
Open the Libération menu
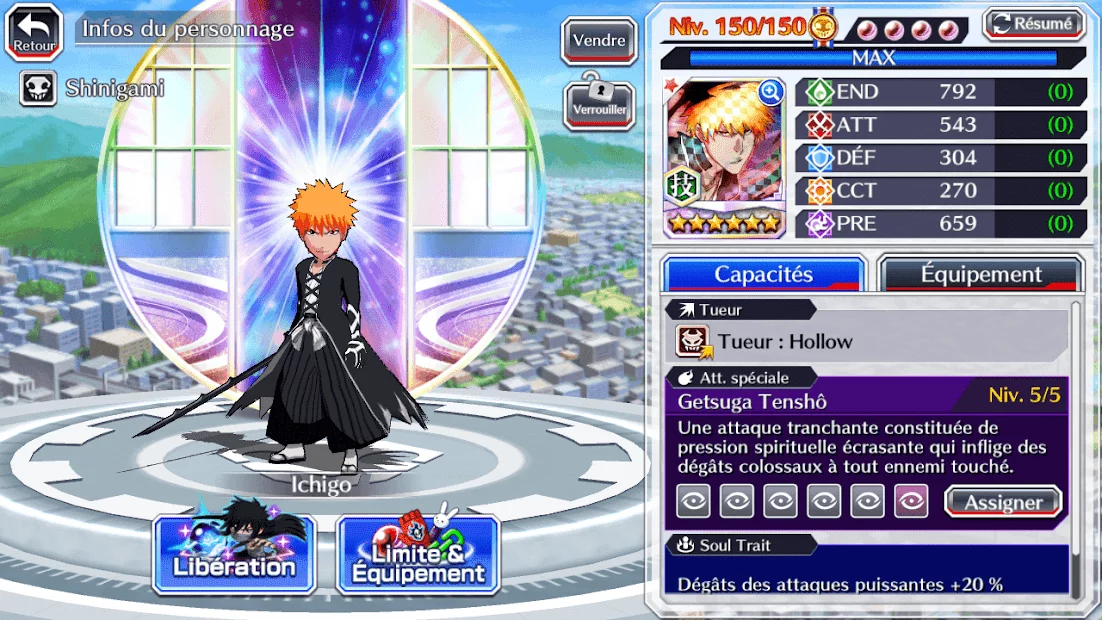click(234, 553)
